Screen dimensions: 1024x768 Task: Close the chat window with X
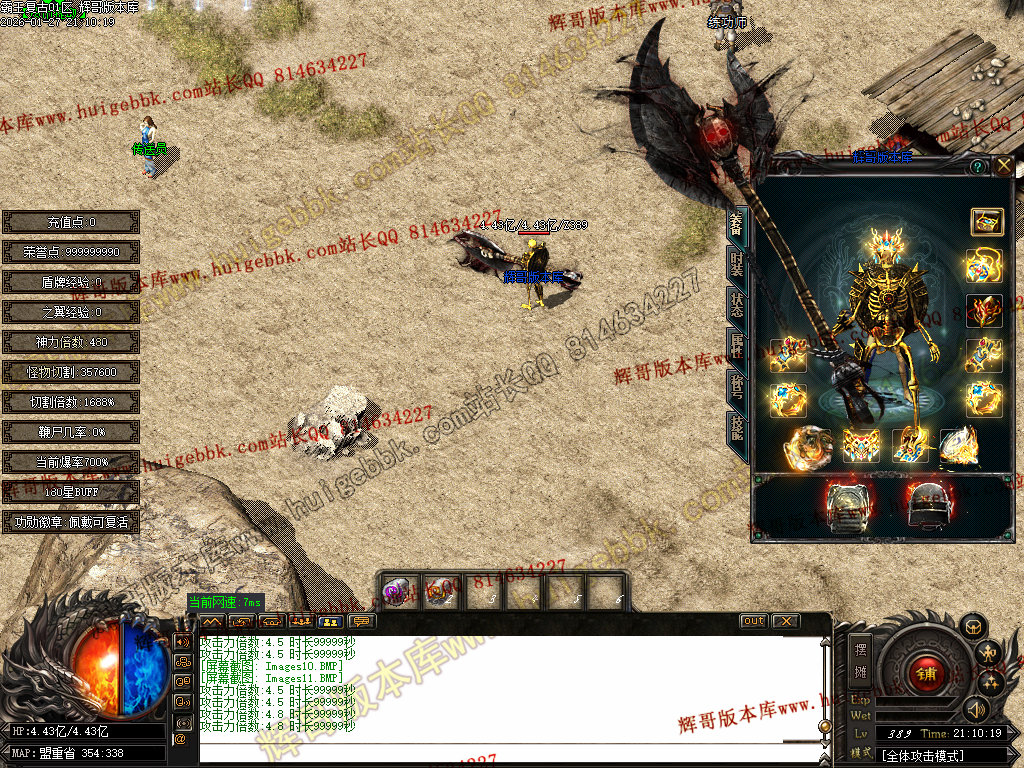pyautogui.click(x=786, y=621)
